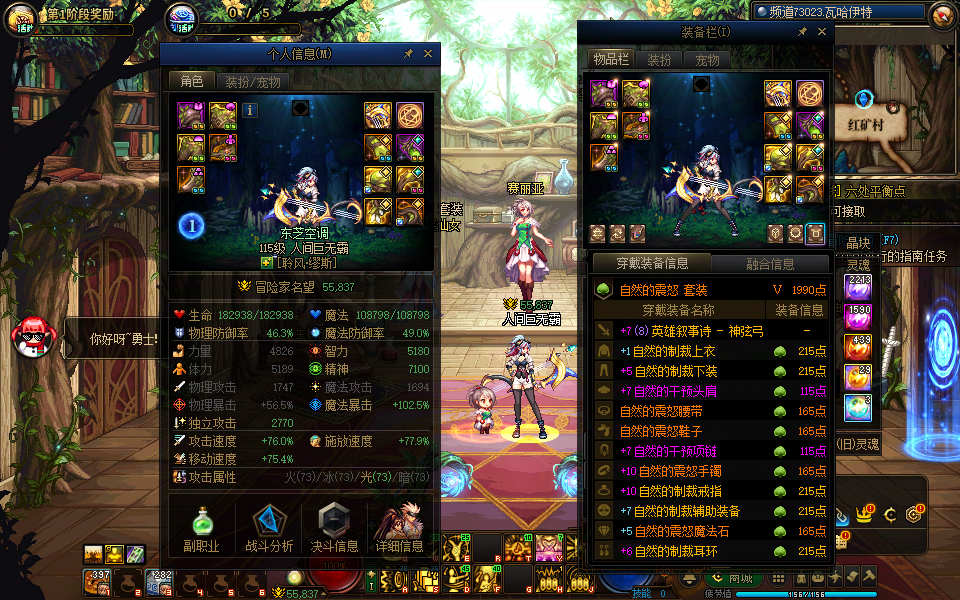This screenshot has height=600, width=960.
Task: Switch to the 装扮/宠物 tab
Action: [252, 82]
